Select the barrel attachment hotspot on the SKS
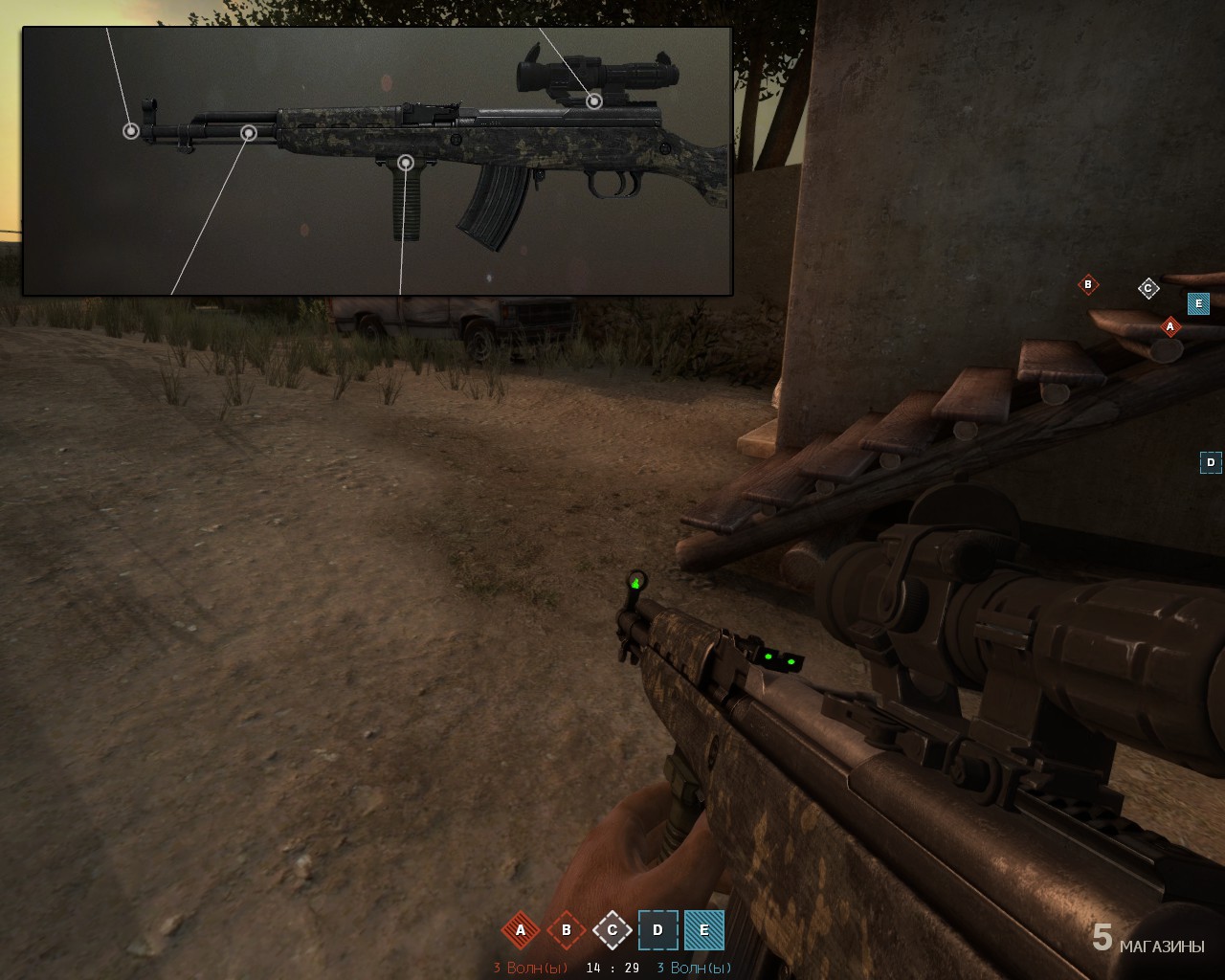The image size is (1225, 980). pyautogui.click(x=248, y=133)
